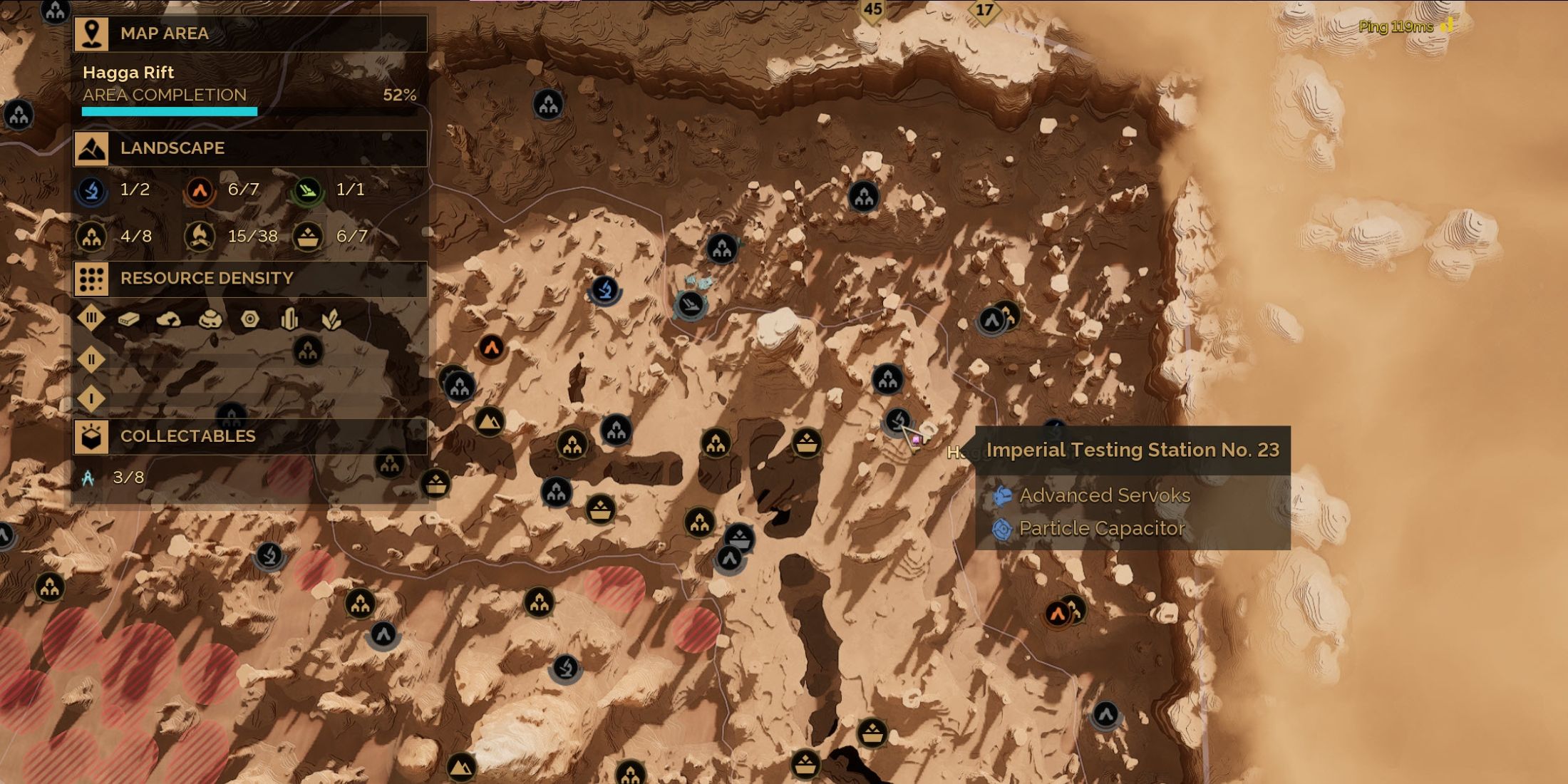1568x784 pixels.
Task: Filter by testing station icon showing 1/2
Action: pos(92,190)
